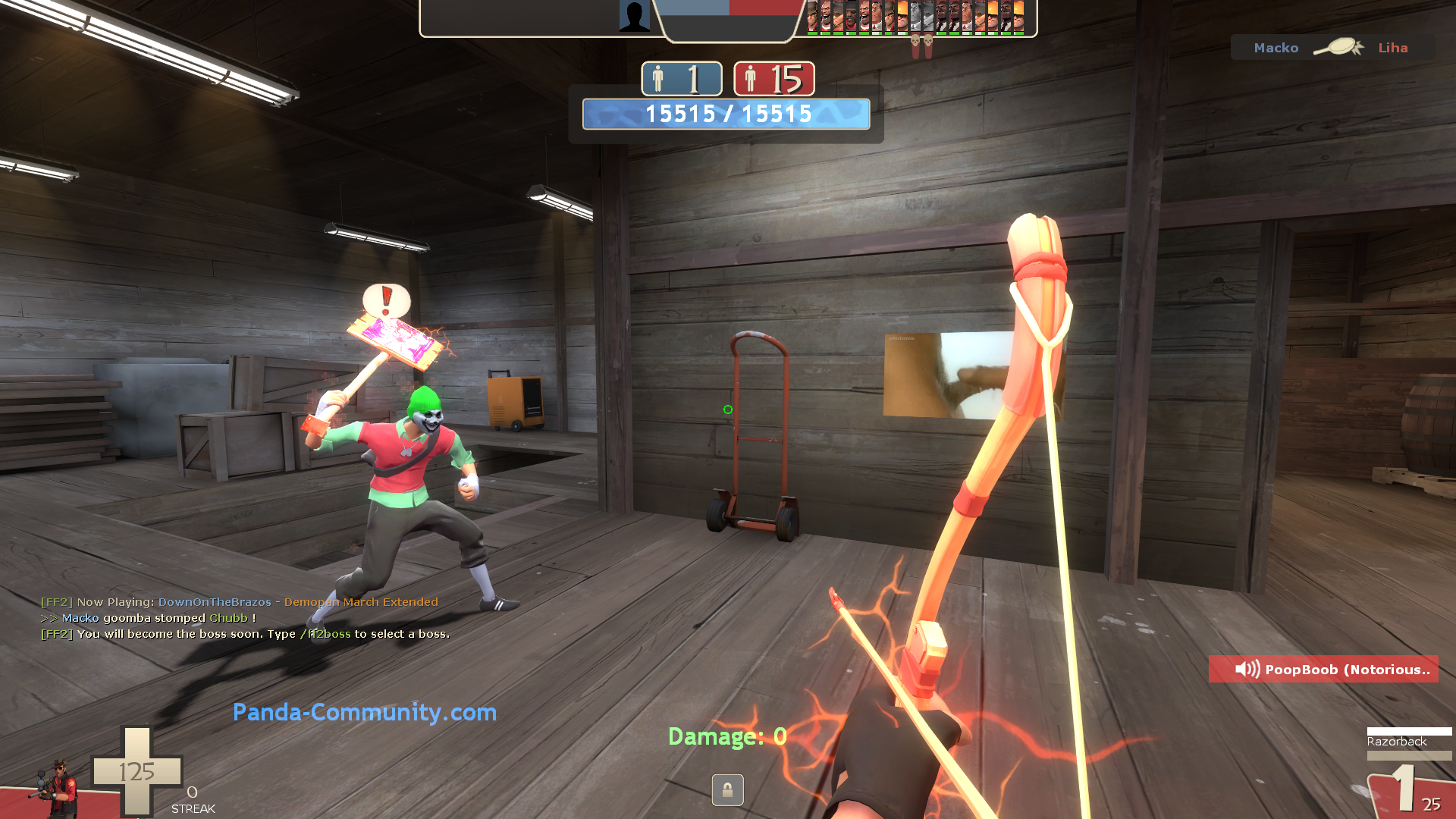
Task: Open the DownOnTheBrazos song title link
Action: coord(215,602)
